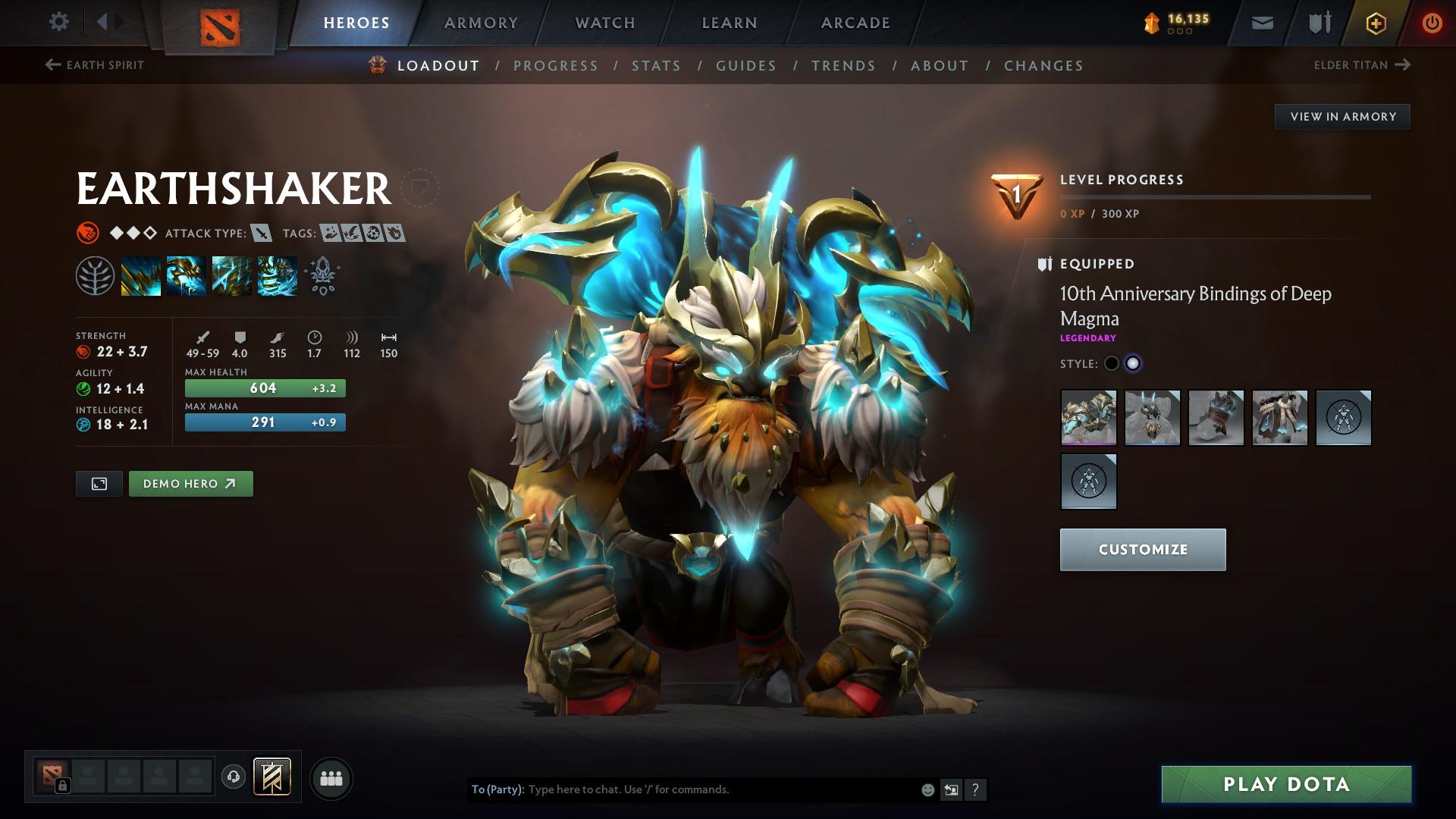
Task: Click the red Strength attribute icon
Action: click(x=82, y=351)
